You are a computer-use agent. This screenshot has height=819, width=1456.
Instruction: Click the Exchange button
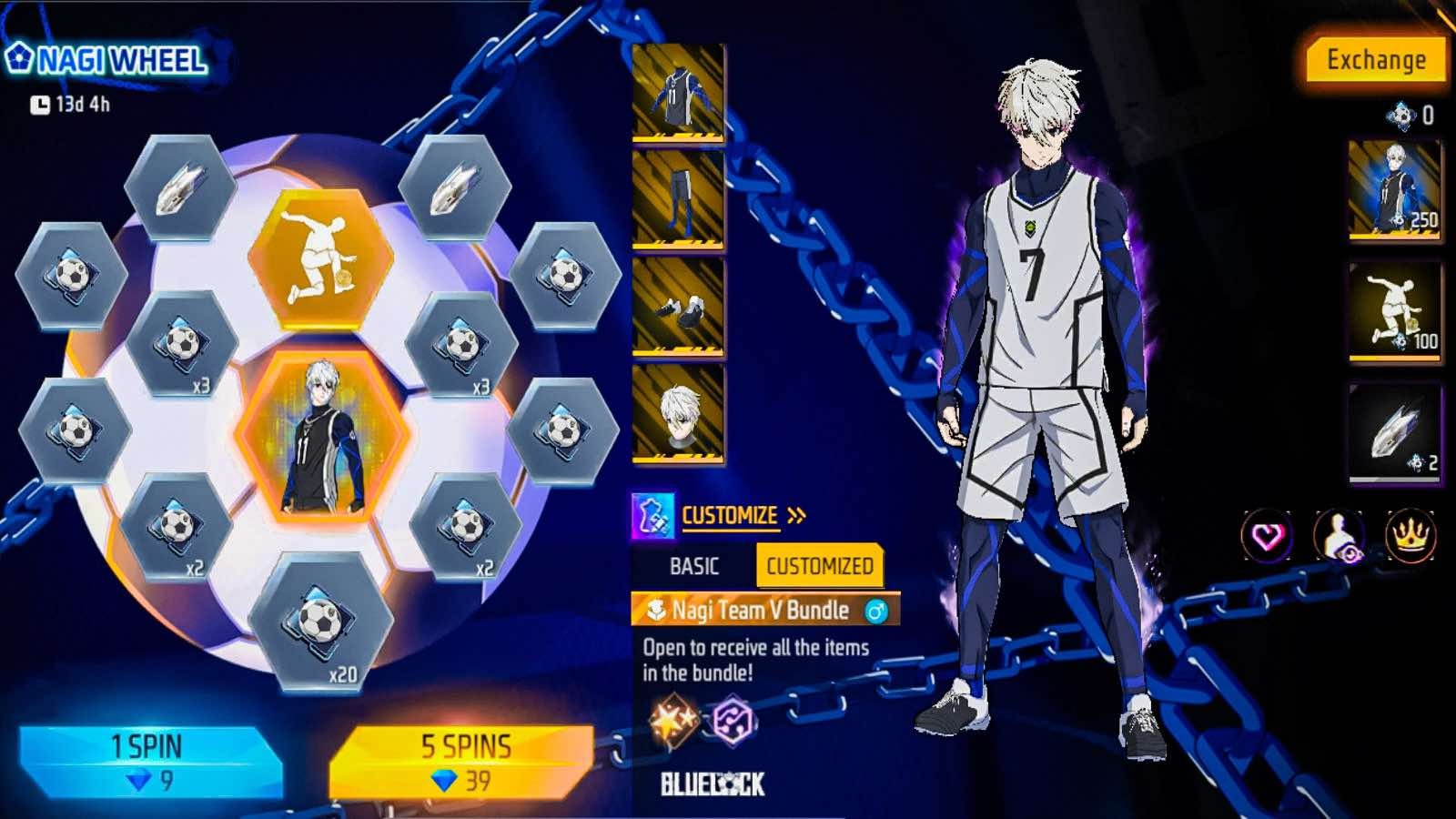point(1377,62)
